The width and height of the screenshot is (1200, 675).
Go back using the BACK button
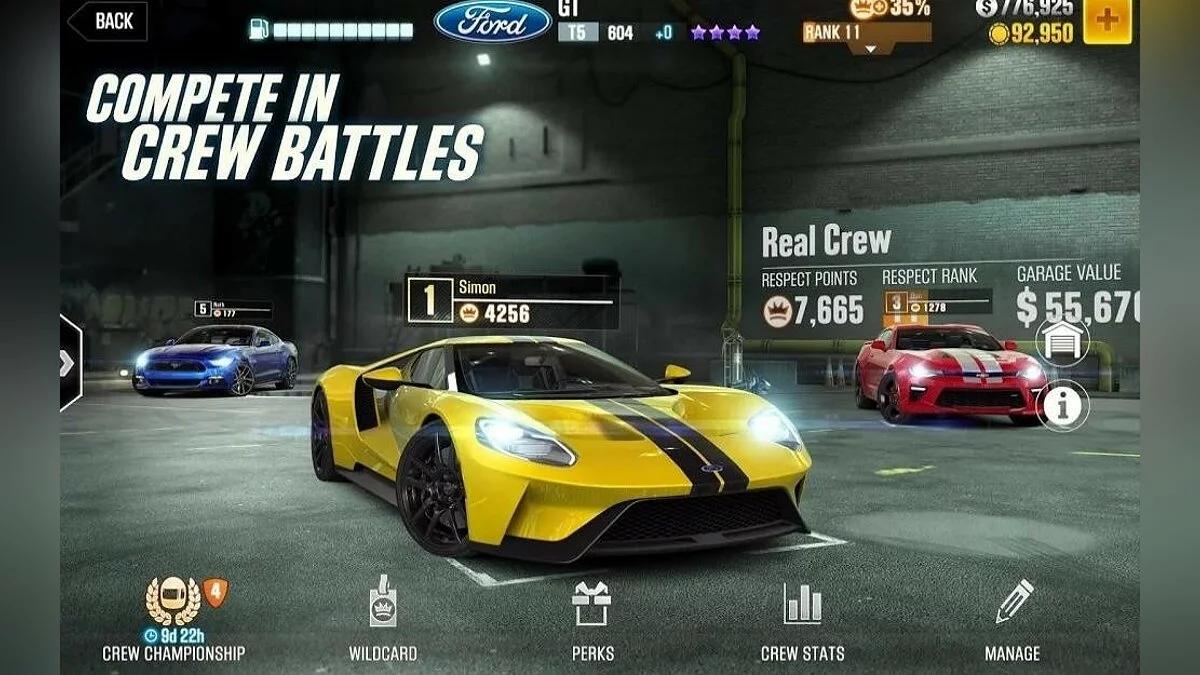coord(108,21)
